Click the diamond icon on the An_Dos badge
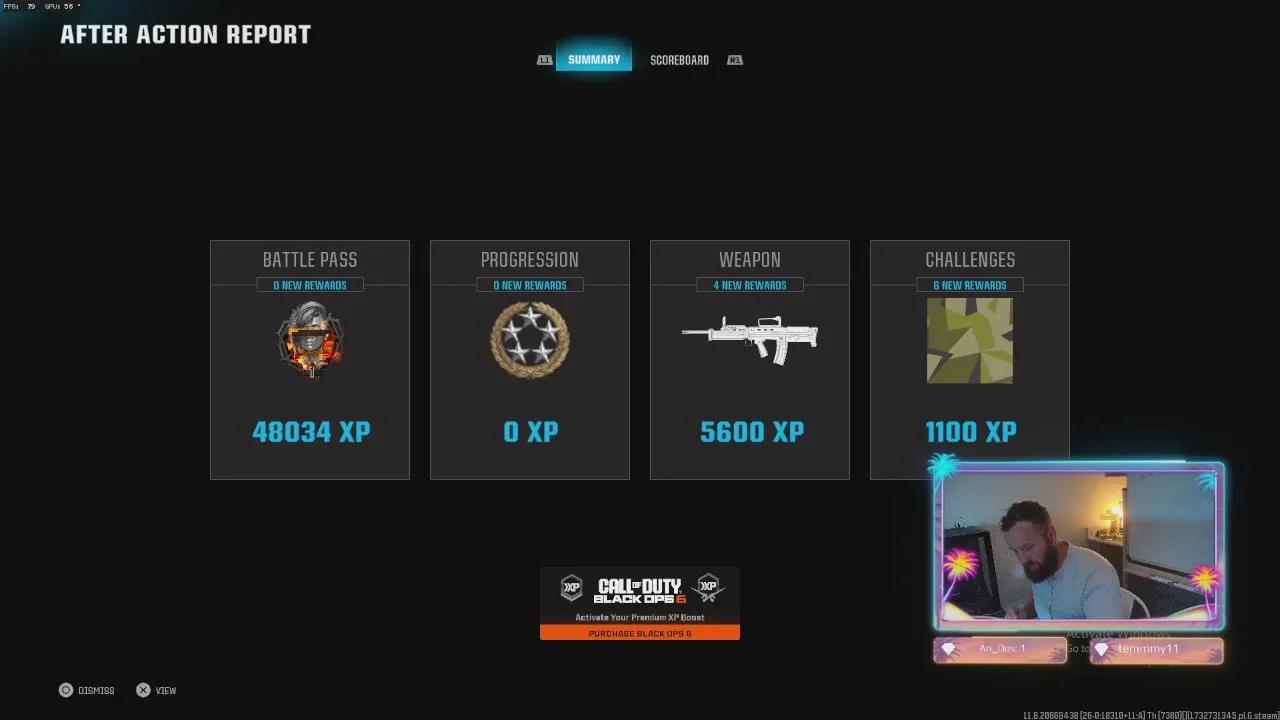 (948, 649)
